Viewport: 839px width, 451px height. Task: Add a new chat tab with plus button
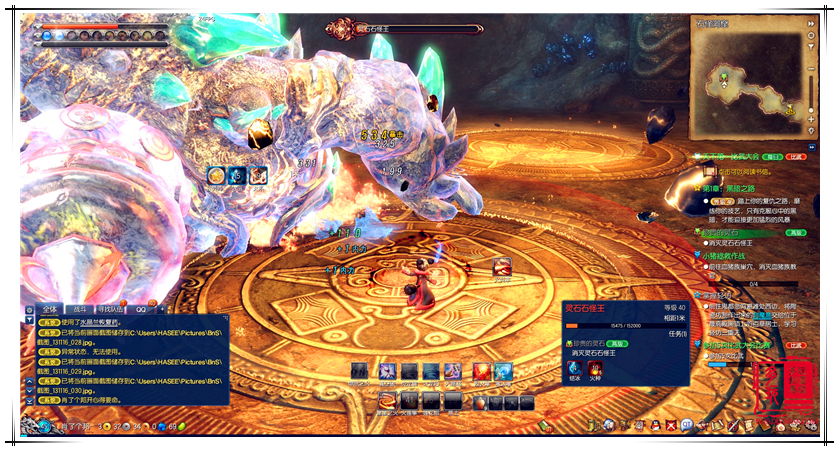click(160, 309)
